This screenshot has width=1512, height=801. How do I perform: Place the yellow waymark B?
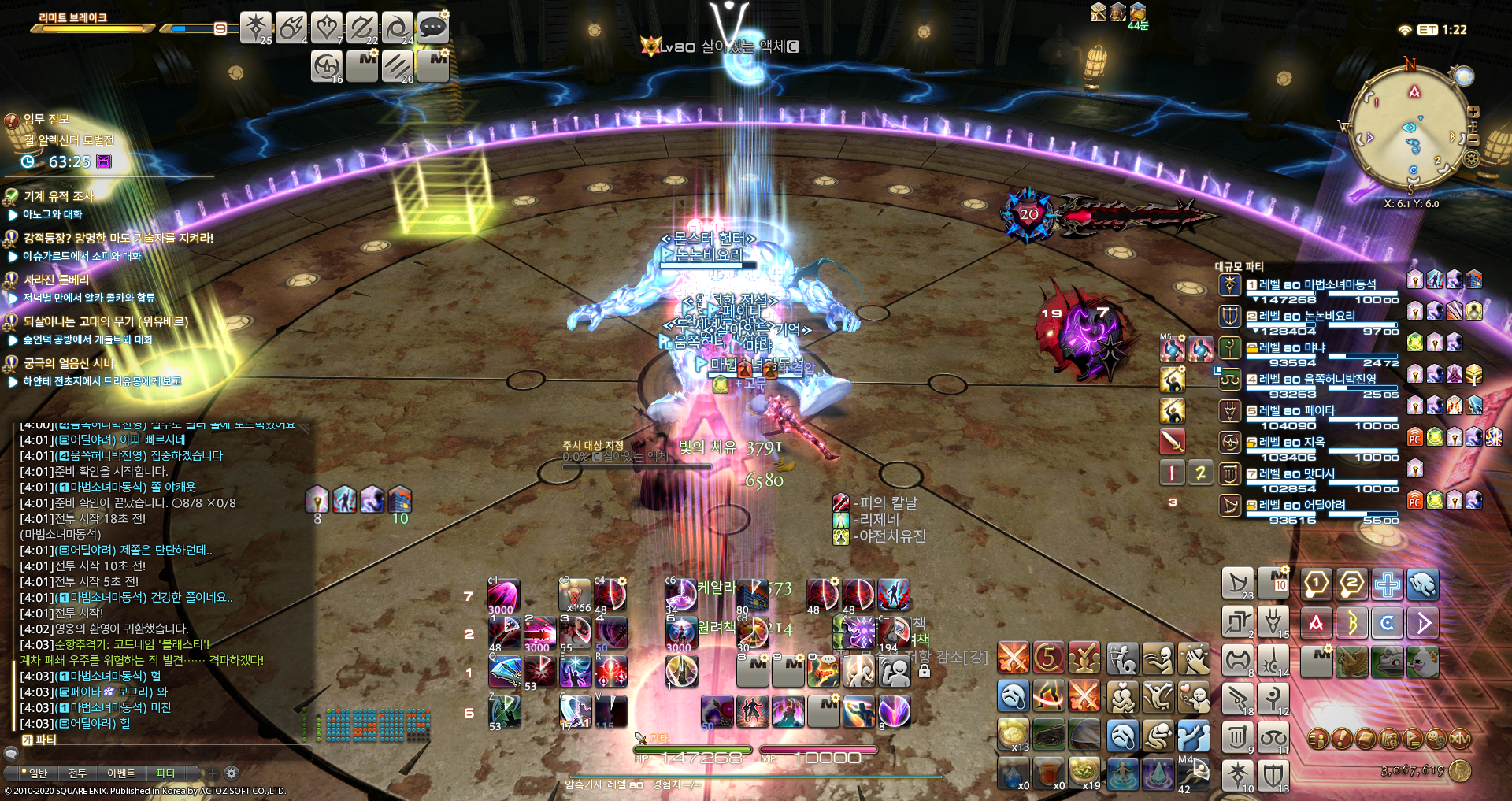(1352, 623)
